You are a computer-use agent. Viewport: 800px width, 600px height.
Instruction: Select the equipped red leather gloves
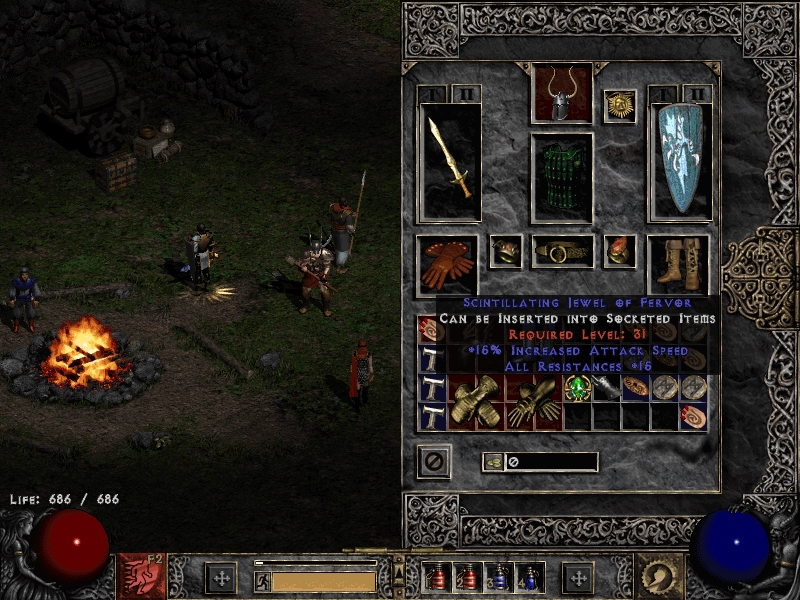447,265
